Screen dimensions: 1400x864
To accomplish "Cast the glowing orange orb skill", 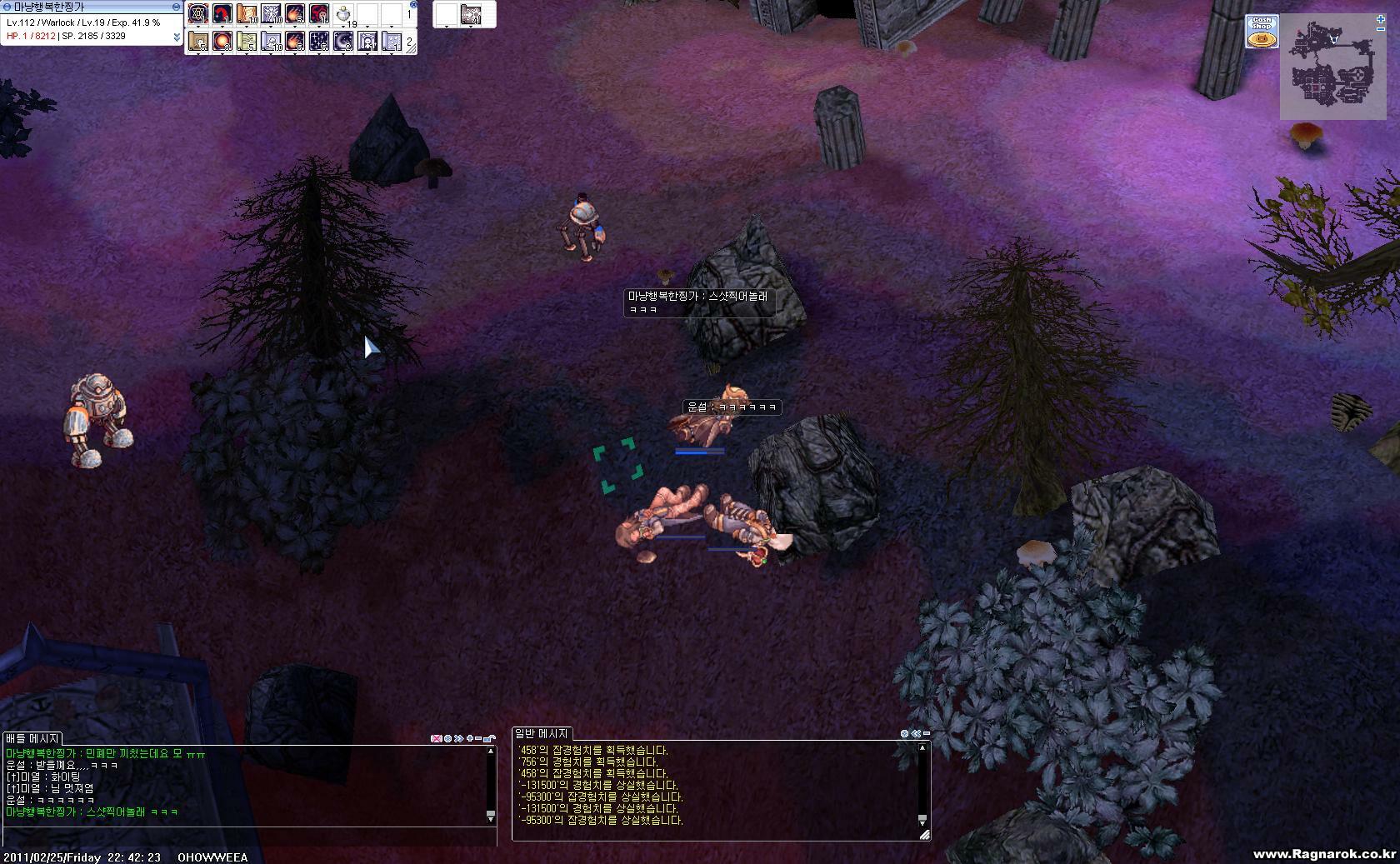I will pyautogui.click(x=222, y=41).
